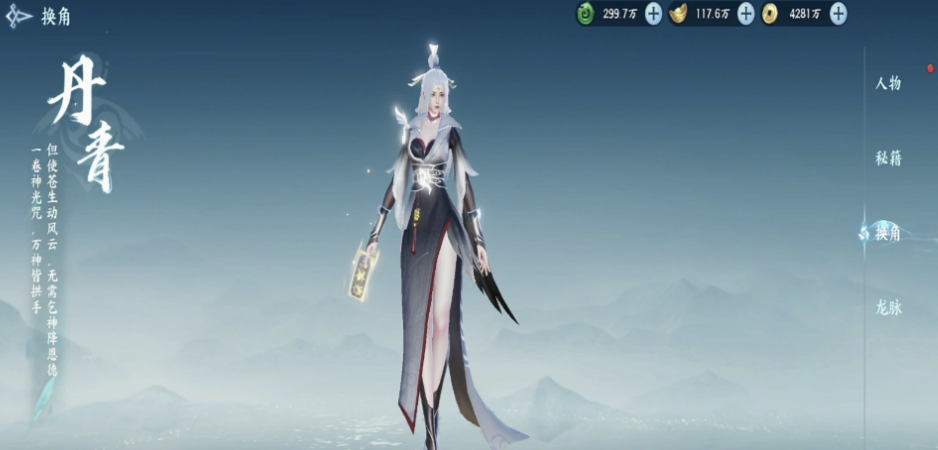Add more green jade currency
Image resolution: width=938 pixels, height=450 pixels.
[653, 14]
